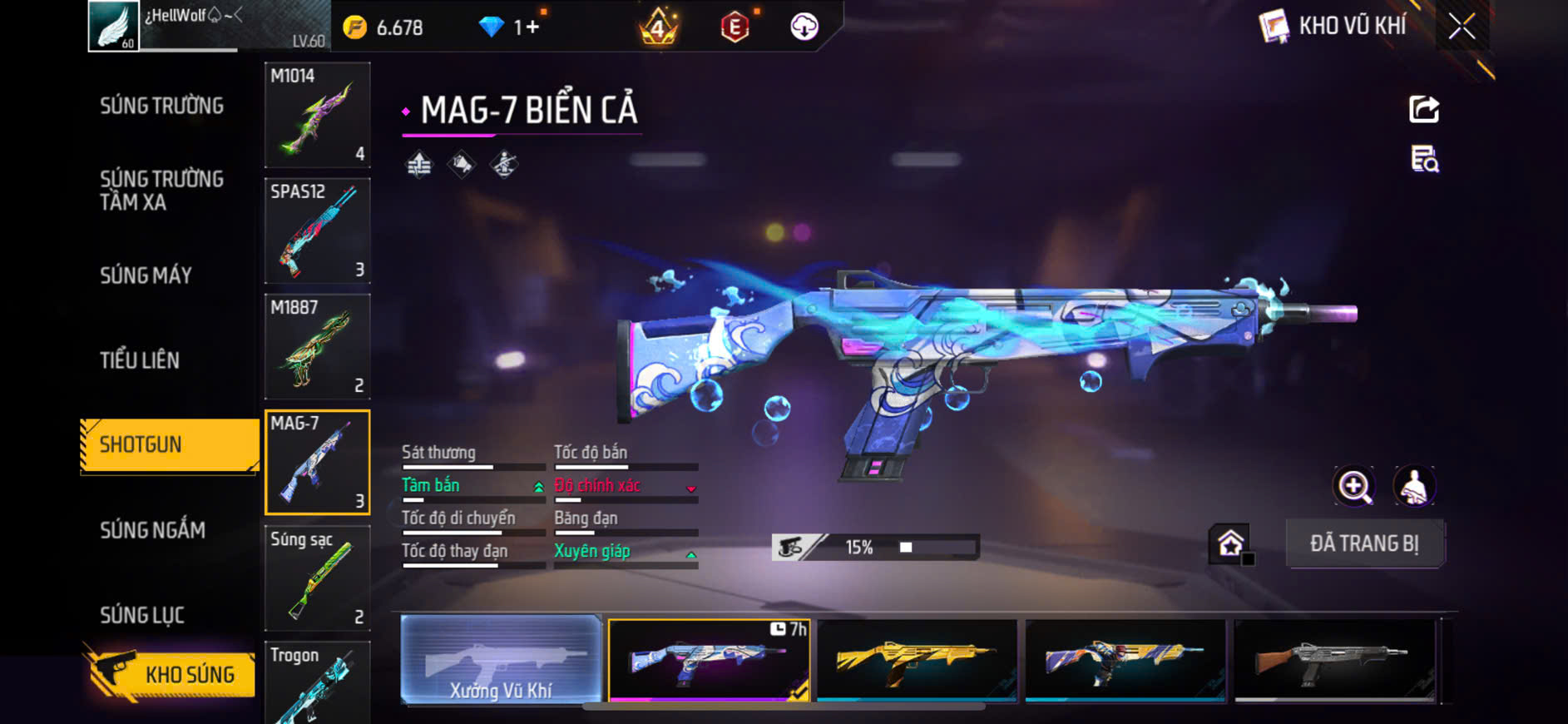Open the HellWolf player profile avatar
Image resolution: width=1568 pixels, height=724 pixels.
coord(114,26)
